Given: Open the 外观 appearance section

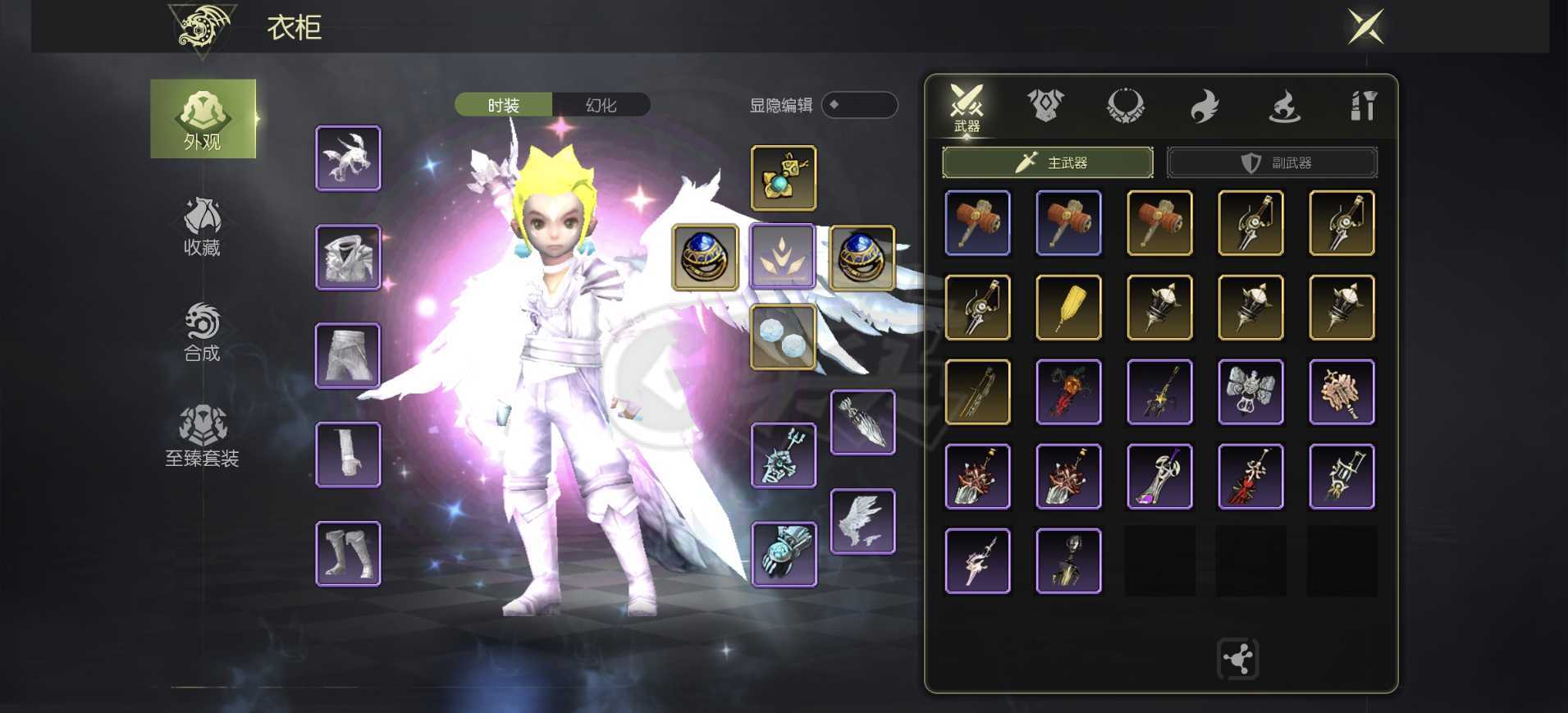Looking at the screenshot, I should pyautogui.click(x=203, y=119).
